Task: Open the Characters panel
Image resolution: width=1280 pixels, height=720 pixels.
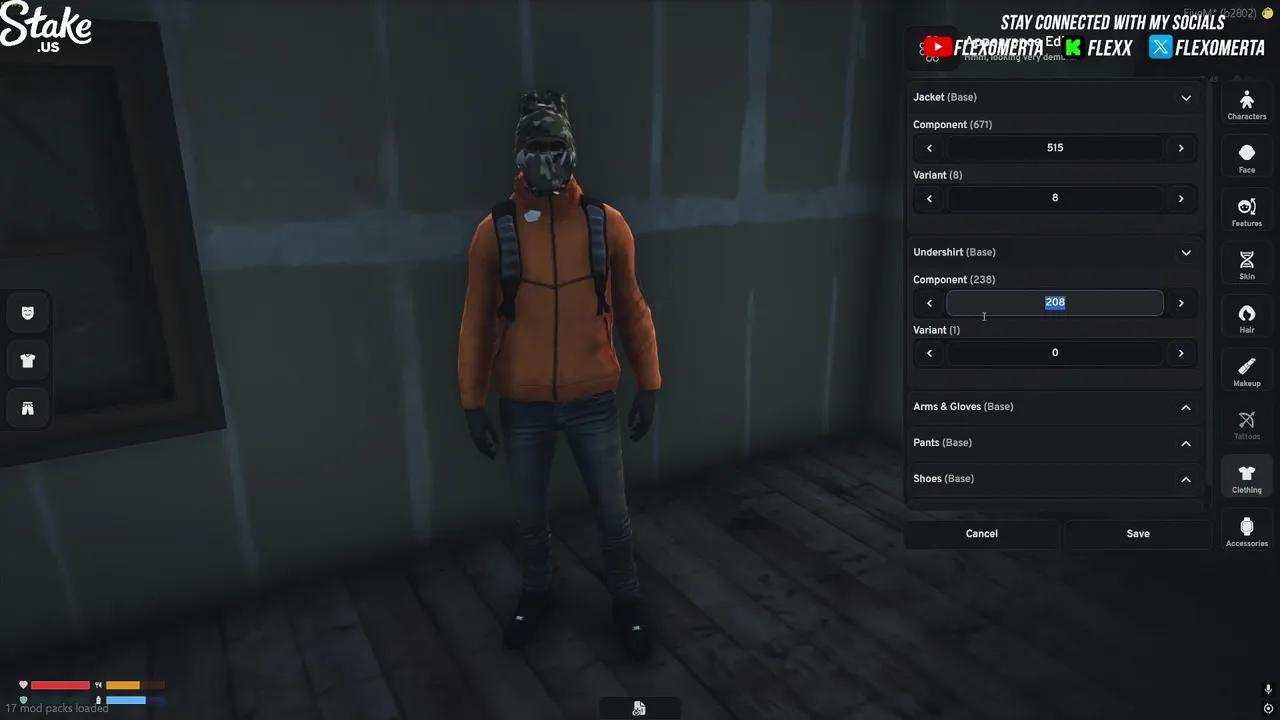Action: pos(1246,103)
